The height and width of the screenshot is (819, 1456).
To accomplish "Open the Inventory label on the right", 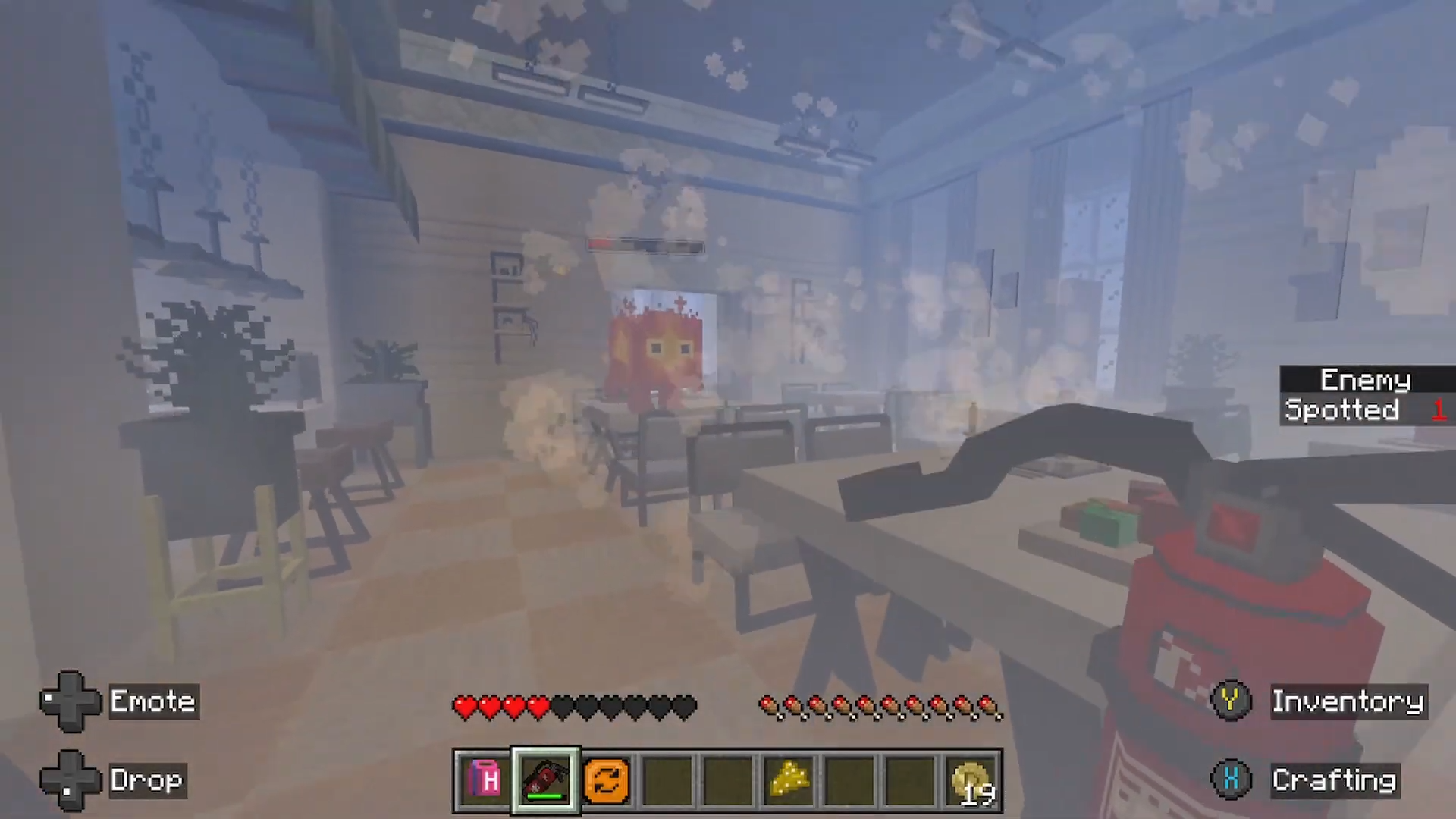I will pyautogui.click(x=1348, y=701).
